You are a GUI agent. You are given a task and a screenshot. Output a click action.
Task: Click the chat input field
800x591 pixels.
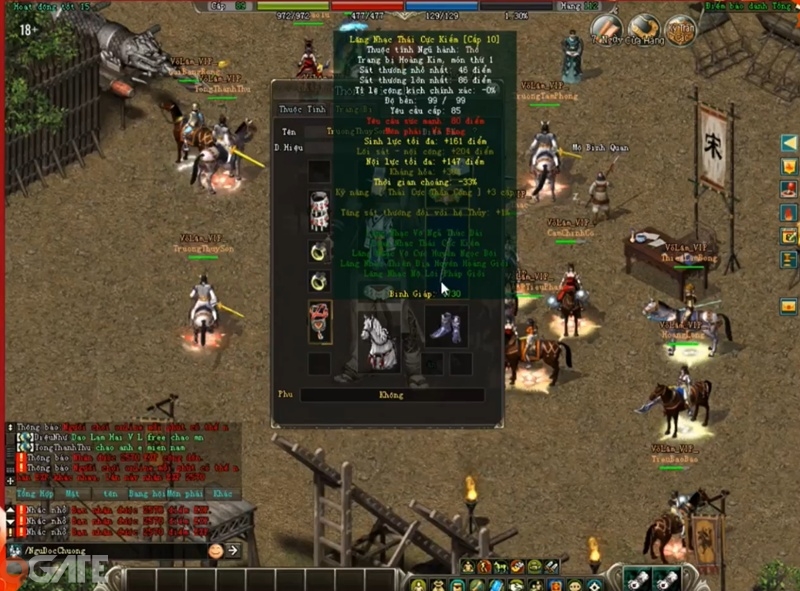[110, 550]
